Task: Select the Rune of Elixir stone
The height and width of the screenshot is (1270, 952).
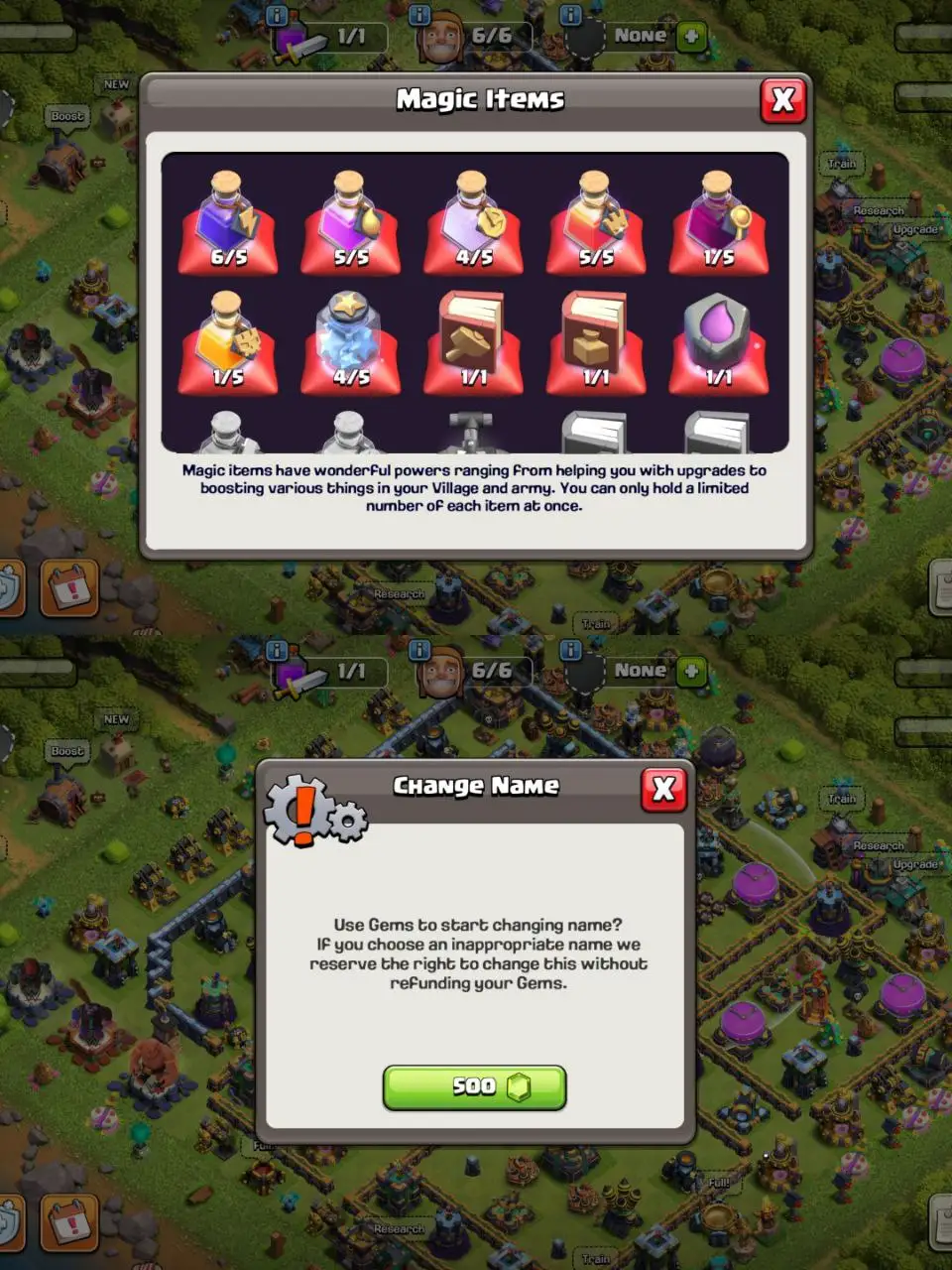Action: point(719,342)
